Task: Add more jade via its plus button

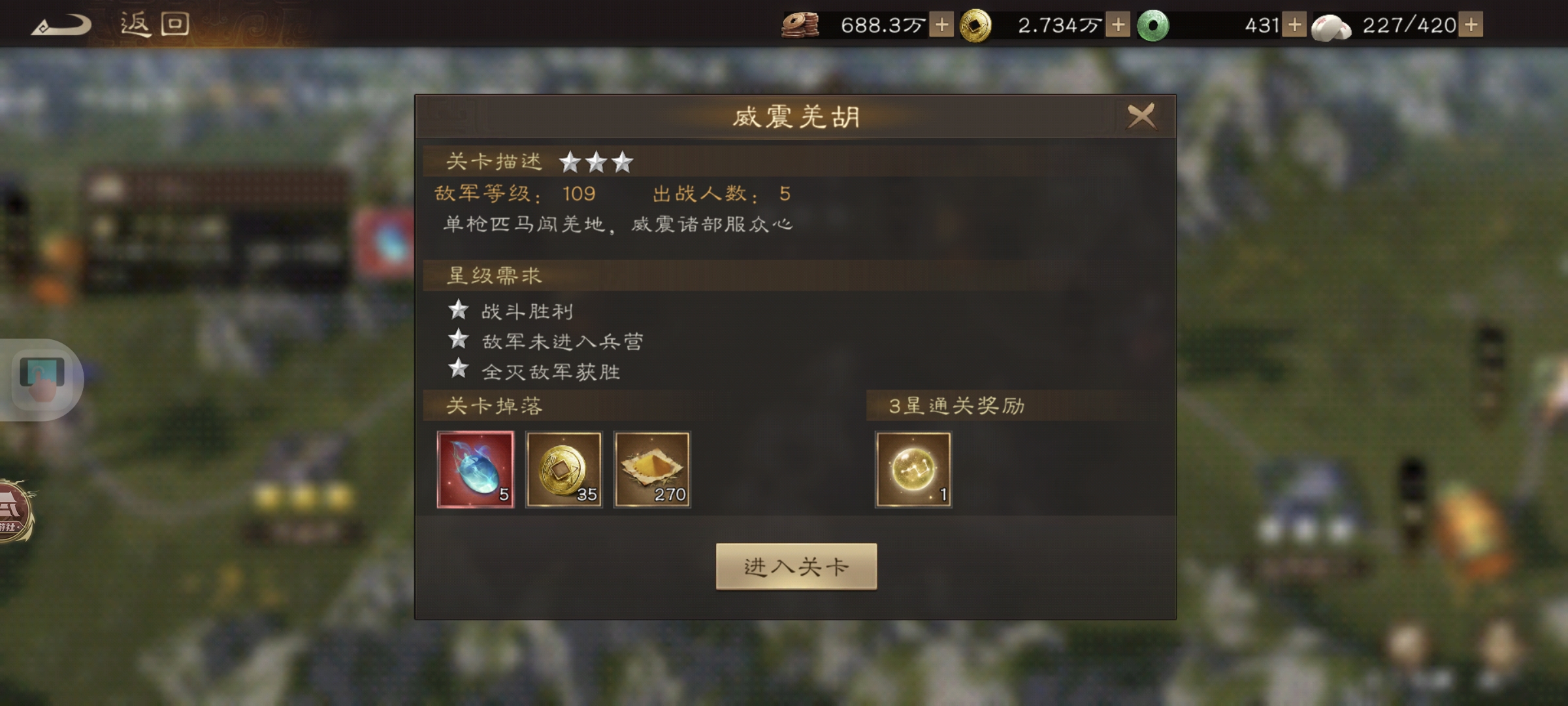Action: (x=1295, y=25)
